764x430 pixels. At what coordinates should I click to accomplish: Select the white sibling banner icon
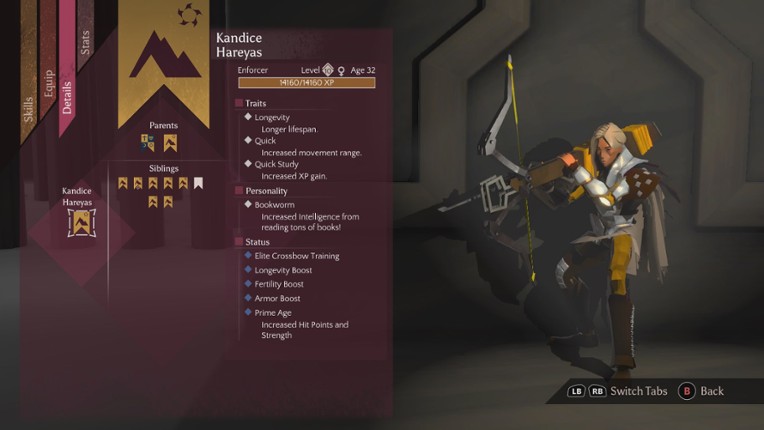tap(198, 183)
